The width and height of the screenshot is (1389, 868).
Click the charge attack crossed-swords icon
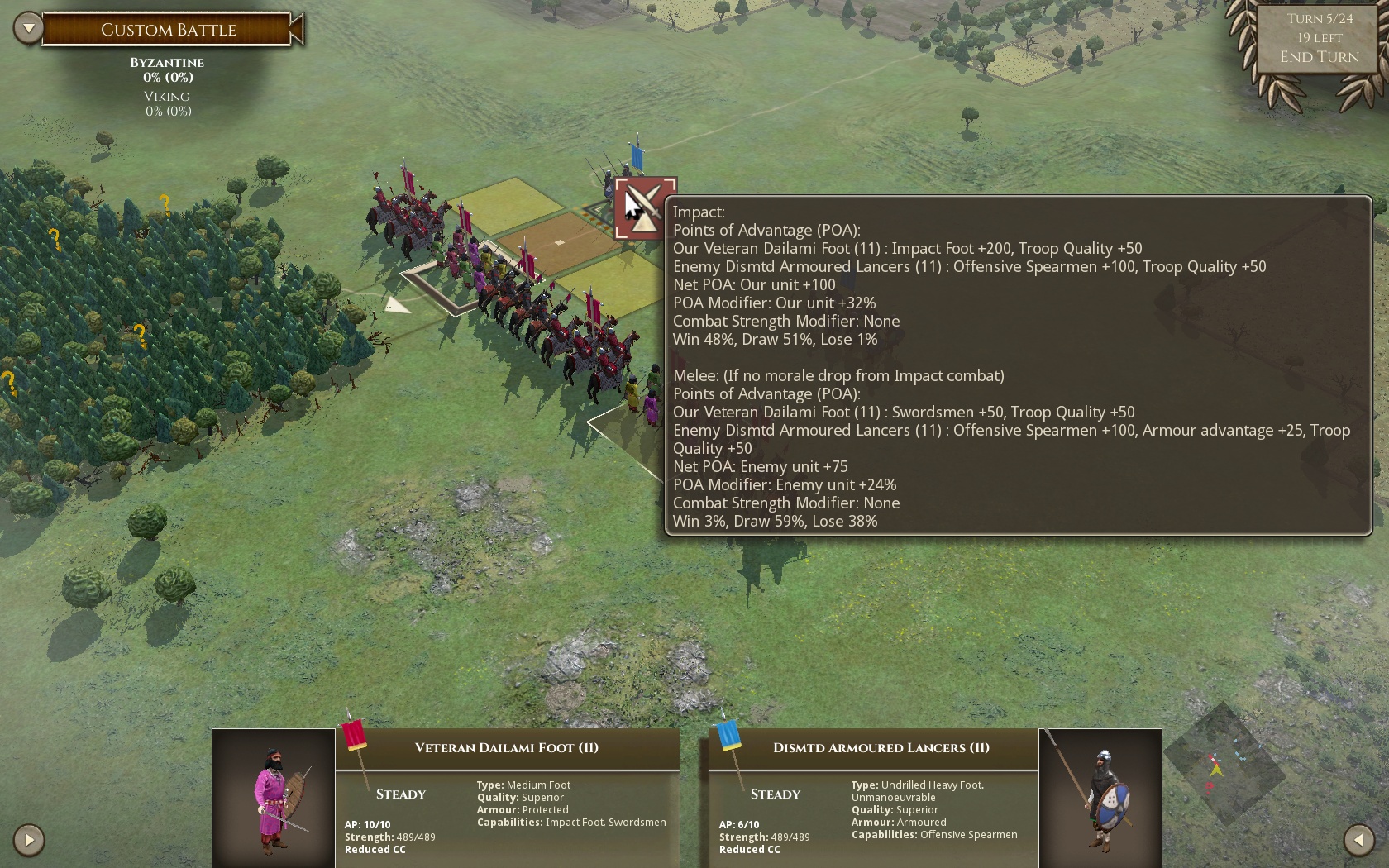point(646,208)
